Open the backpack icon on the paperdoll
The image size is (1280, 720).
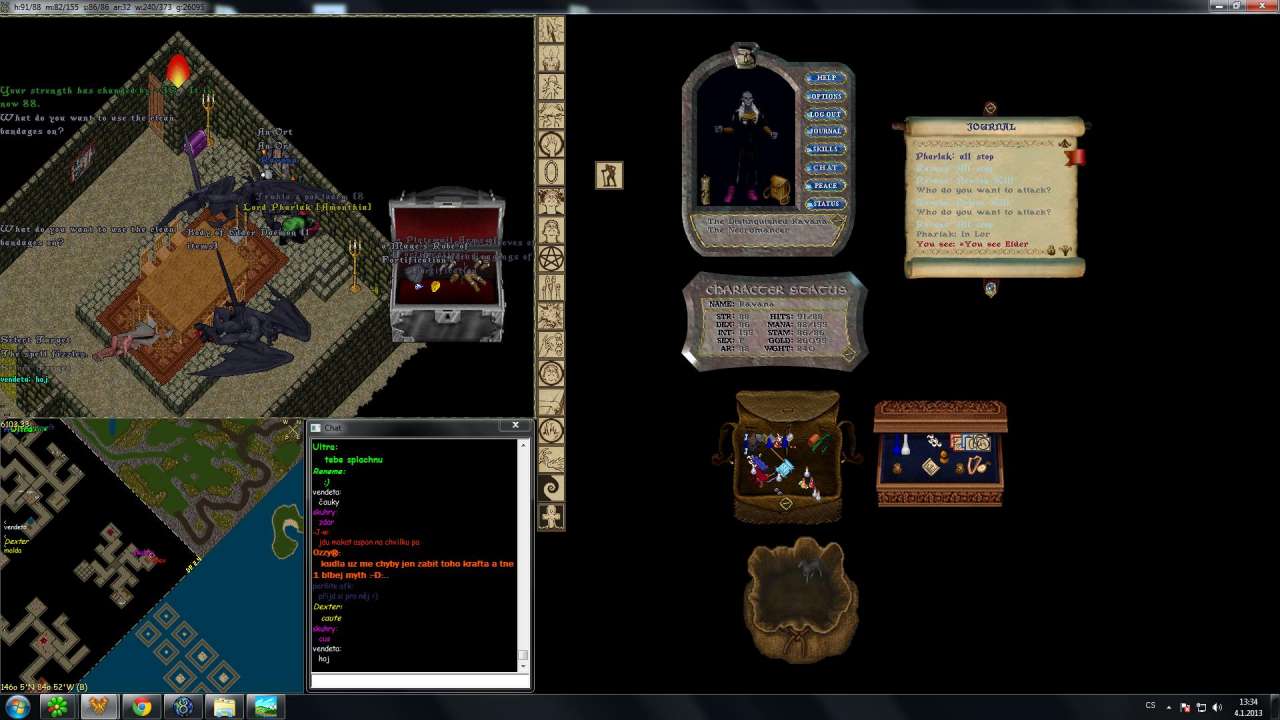pyautogui.click(x=779, y=189)
